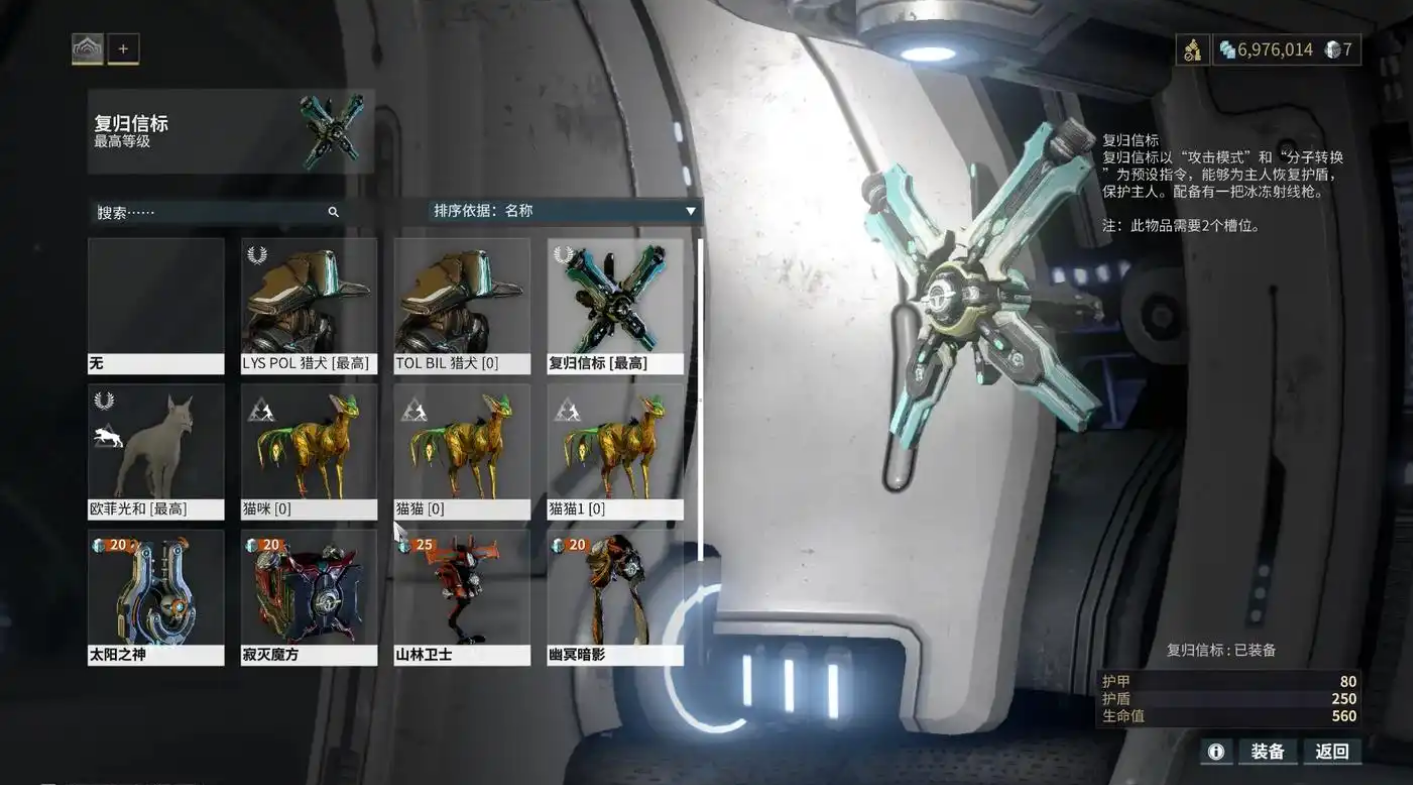Open the credits currency display

click(x=1265, y=50)
